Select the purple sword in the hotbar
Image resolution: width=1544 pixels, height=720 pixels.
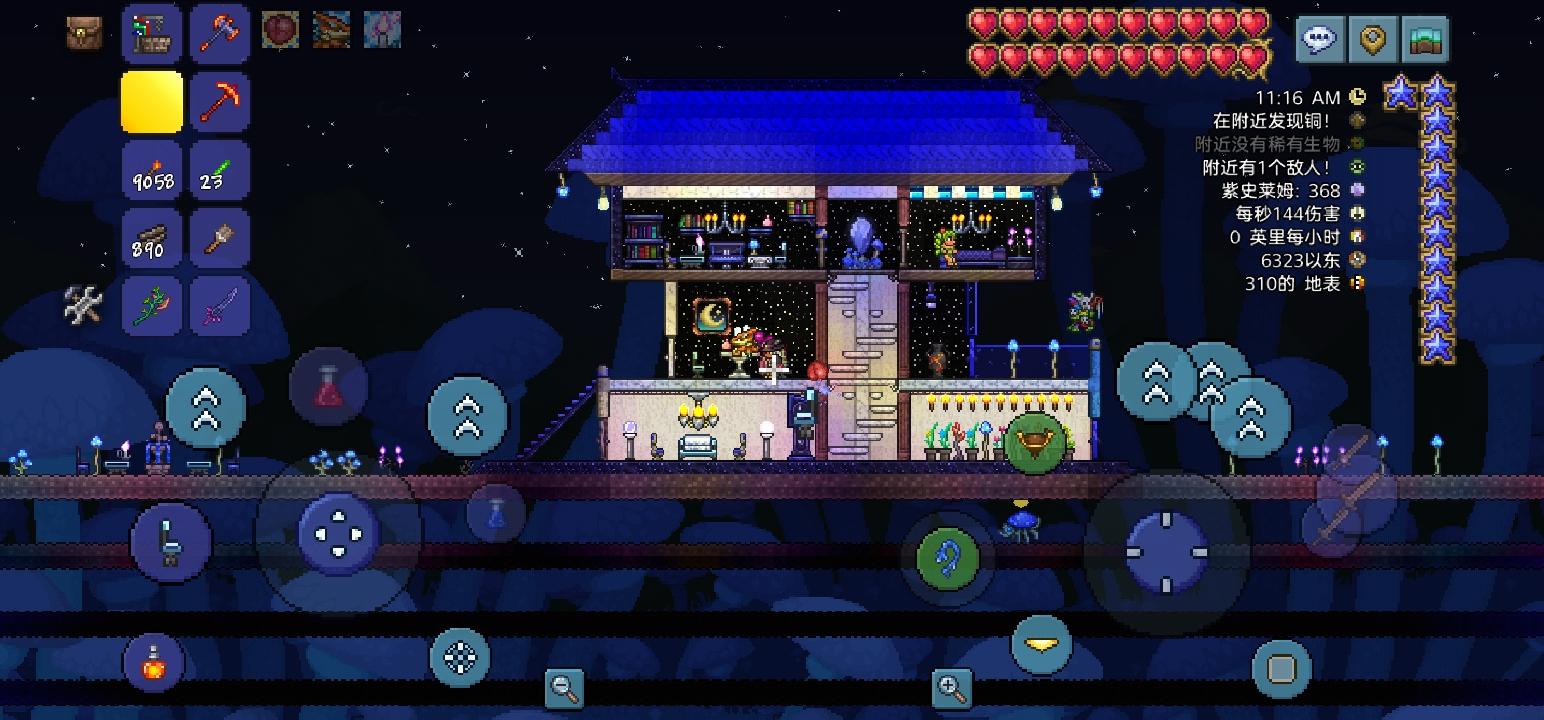[x=219, y=306]
